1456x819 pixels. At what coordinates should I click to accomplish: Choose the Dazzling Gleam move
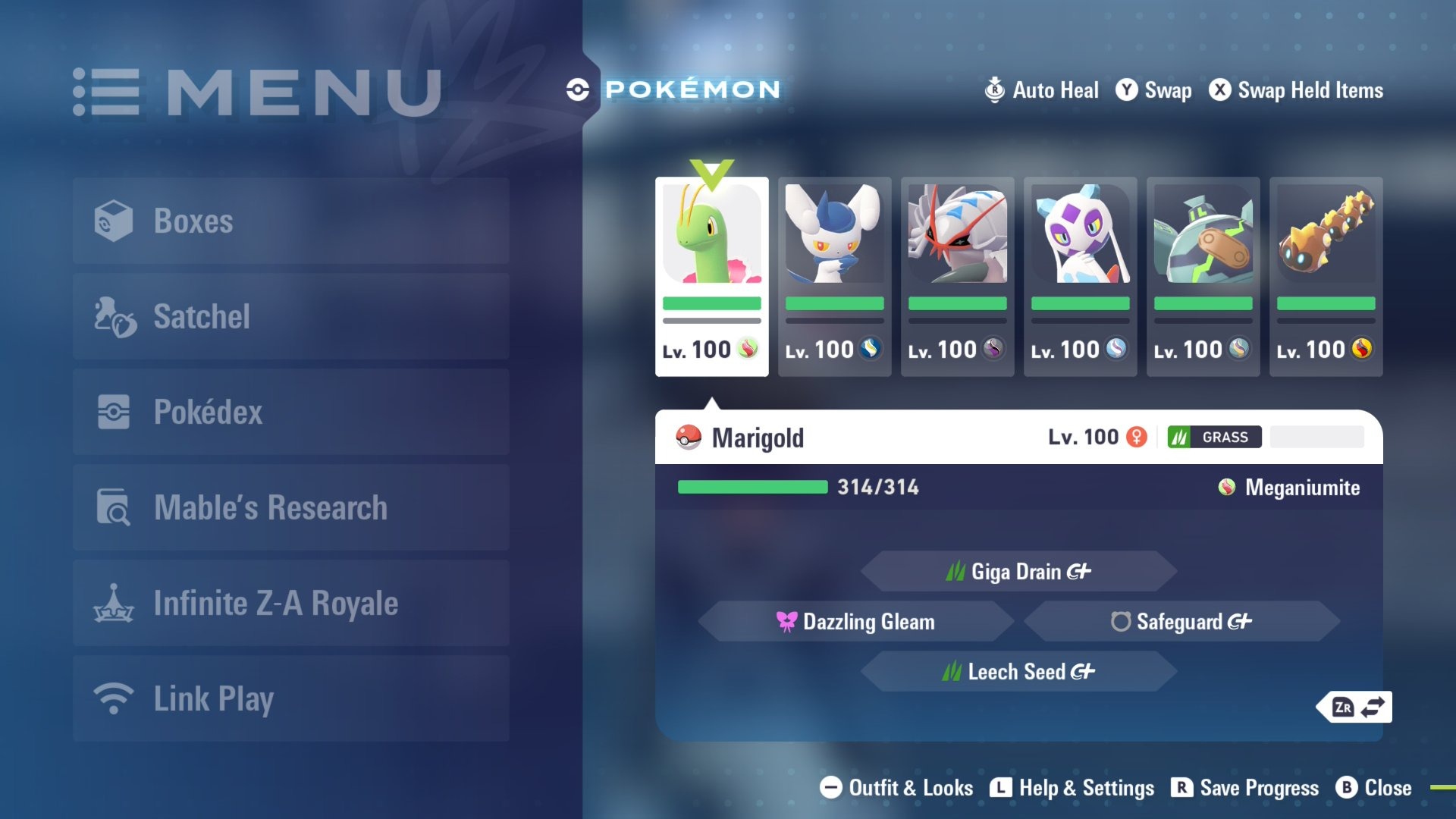point(856,622)
